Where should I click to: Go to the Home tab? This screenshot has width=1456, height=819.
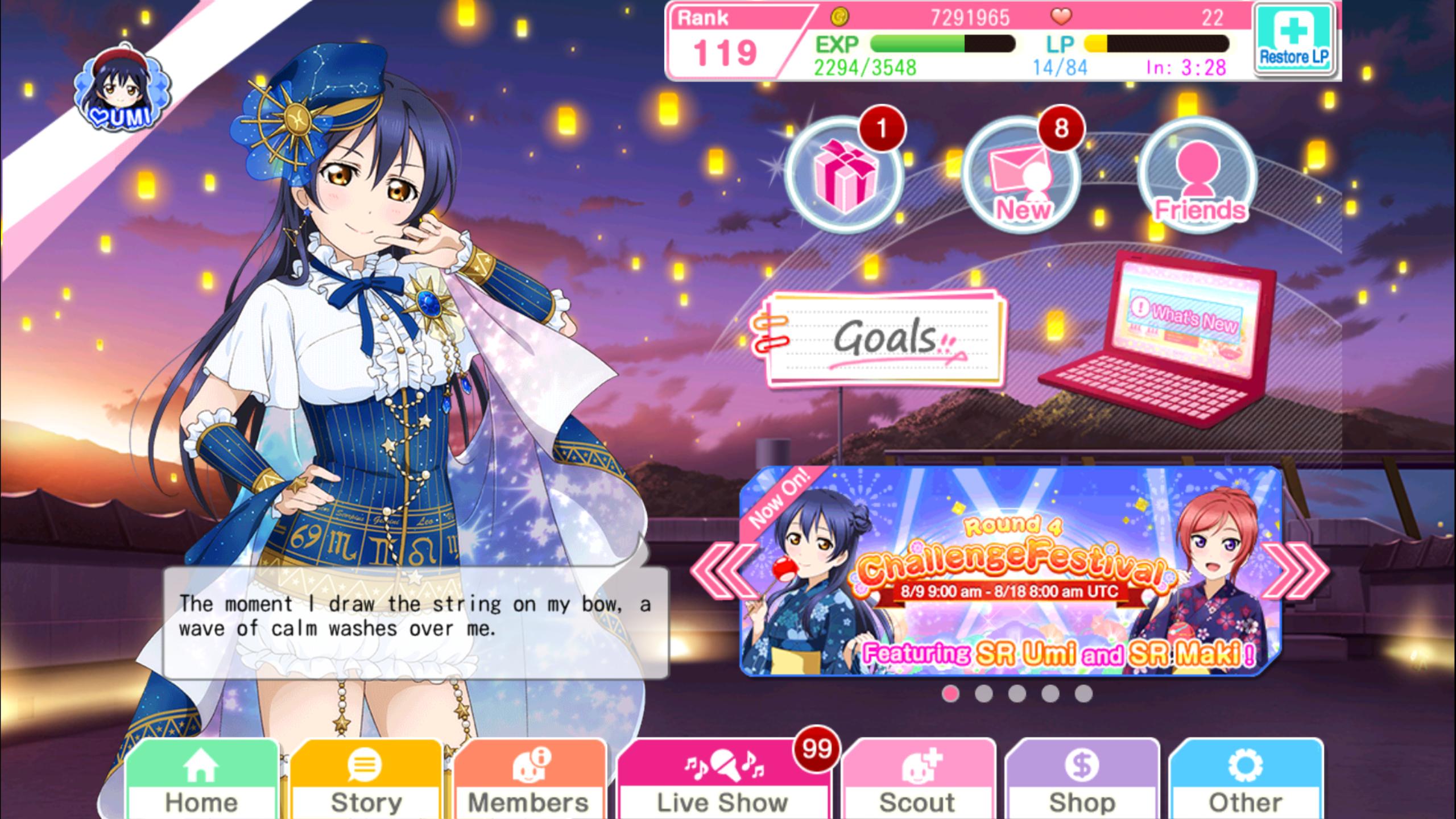[201, 782]
